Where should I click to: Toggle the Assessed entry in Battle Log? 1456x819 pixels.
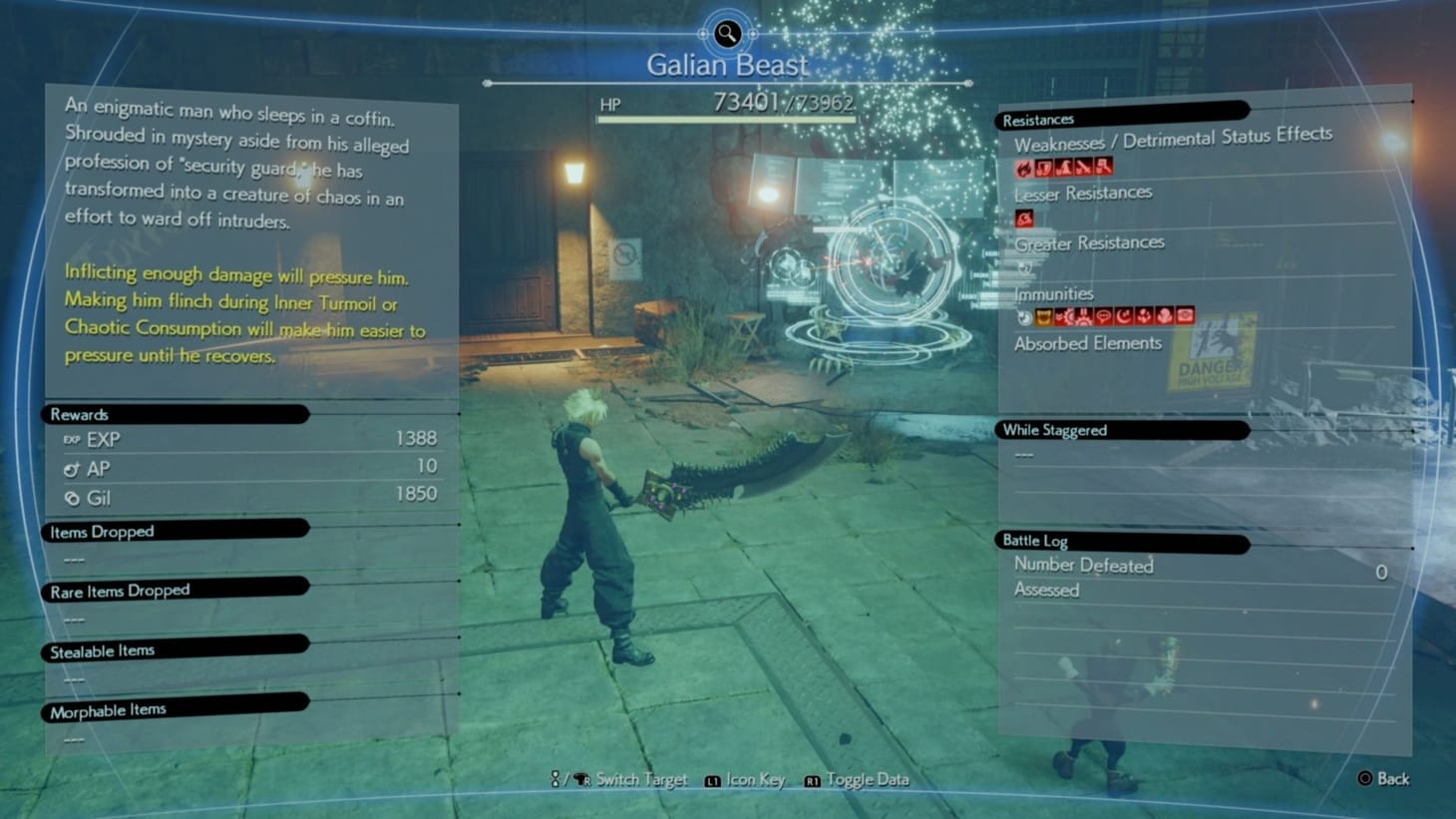[x=1046, y=591]
